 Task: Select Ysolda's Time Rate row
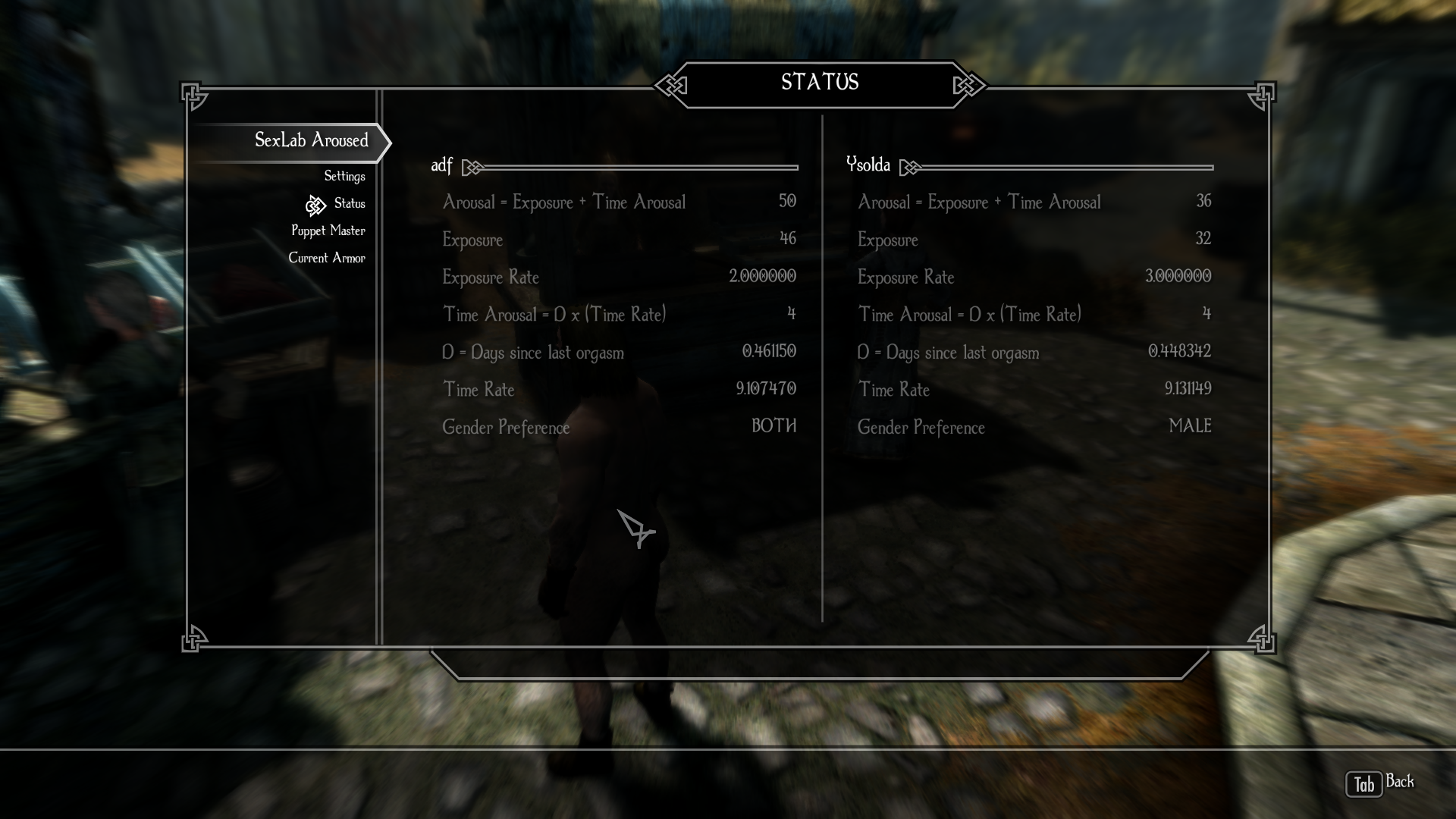[x=1034, y=390]
